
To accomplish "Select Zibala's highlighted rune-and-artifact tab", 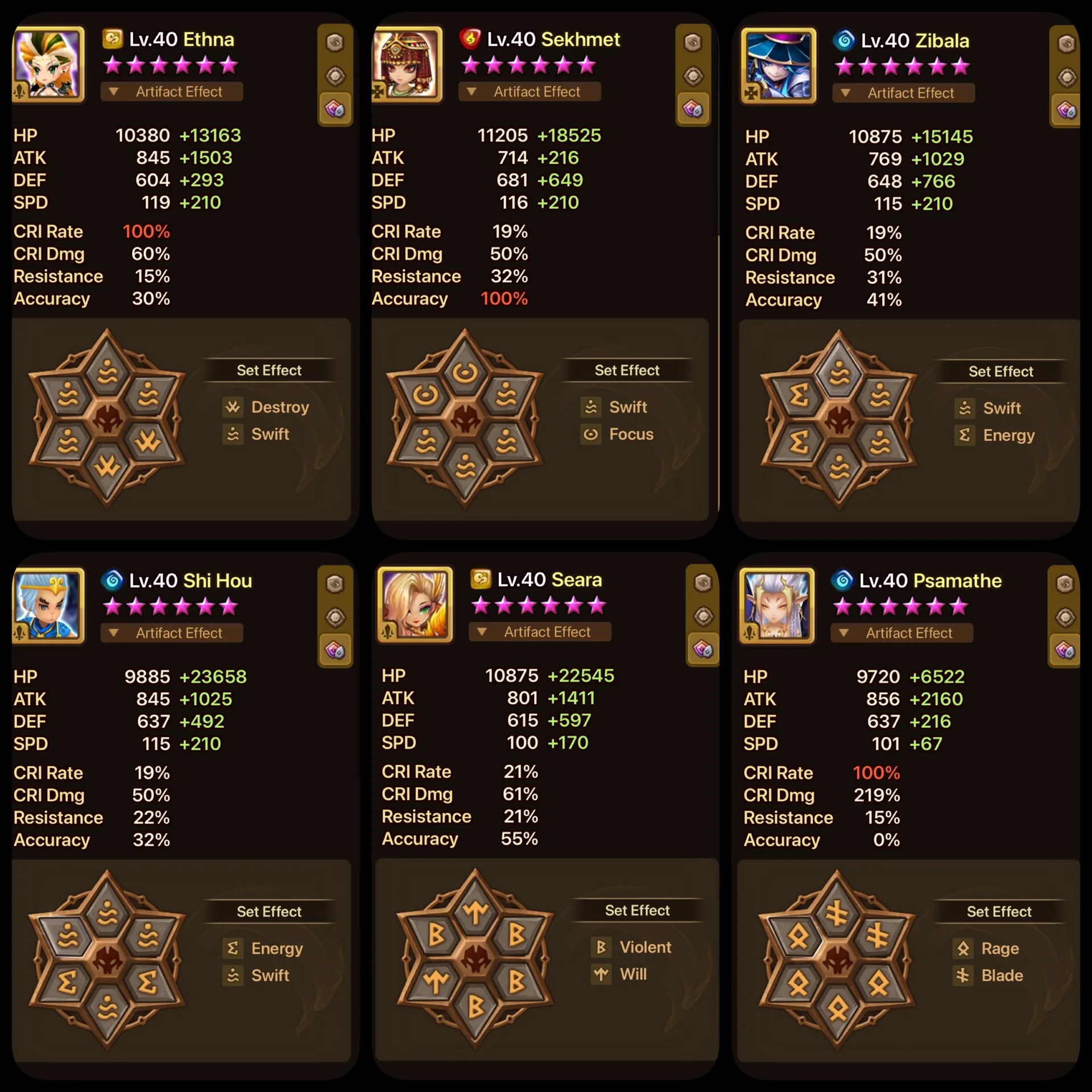I will (x=1066, y=110).
